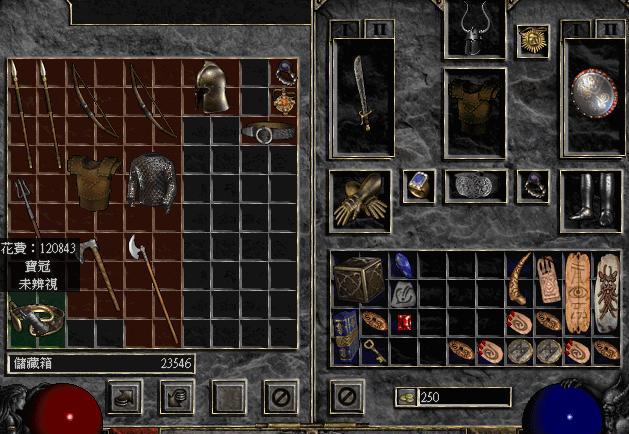Select the equipped belt slot
The width and height of the screenshot is (629, 434).
(x=474, y=185)
